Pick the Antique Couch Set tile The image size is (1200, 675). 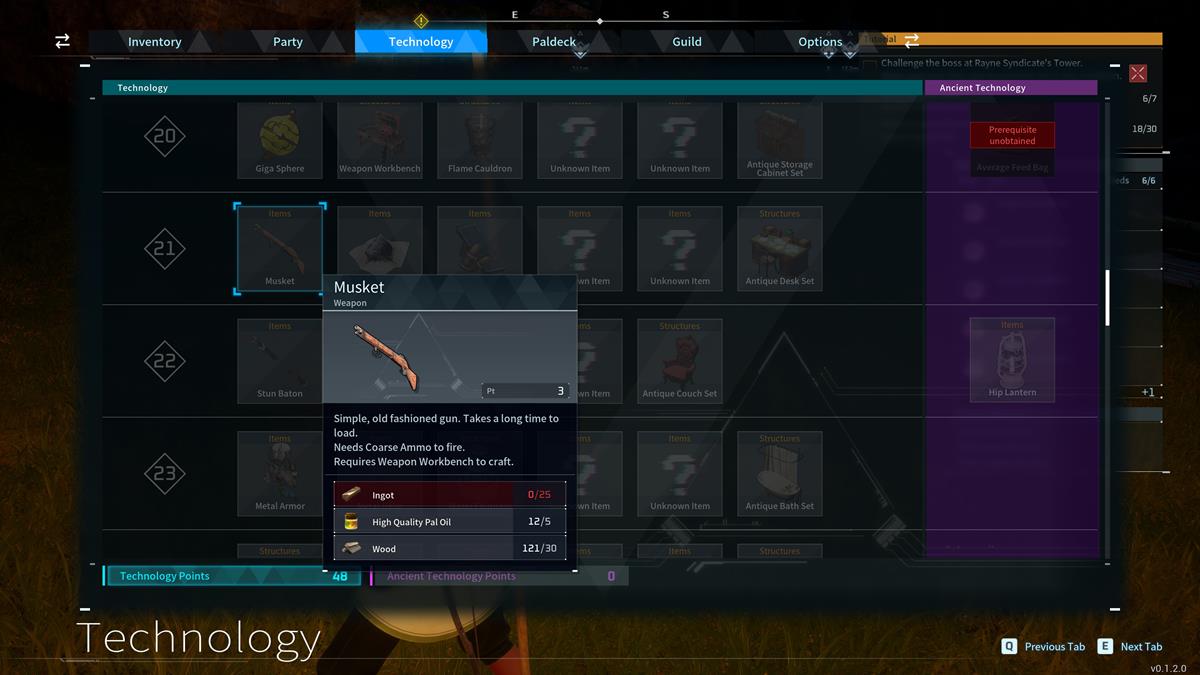680,360
